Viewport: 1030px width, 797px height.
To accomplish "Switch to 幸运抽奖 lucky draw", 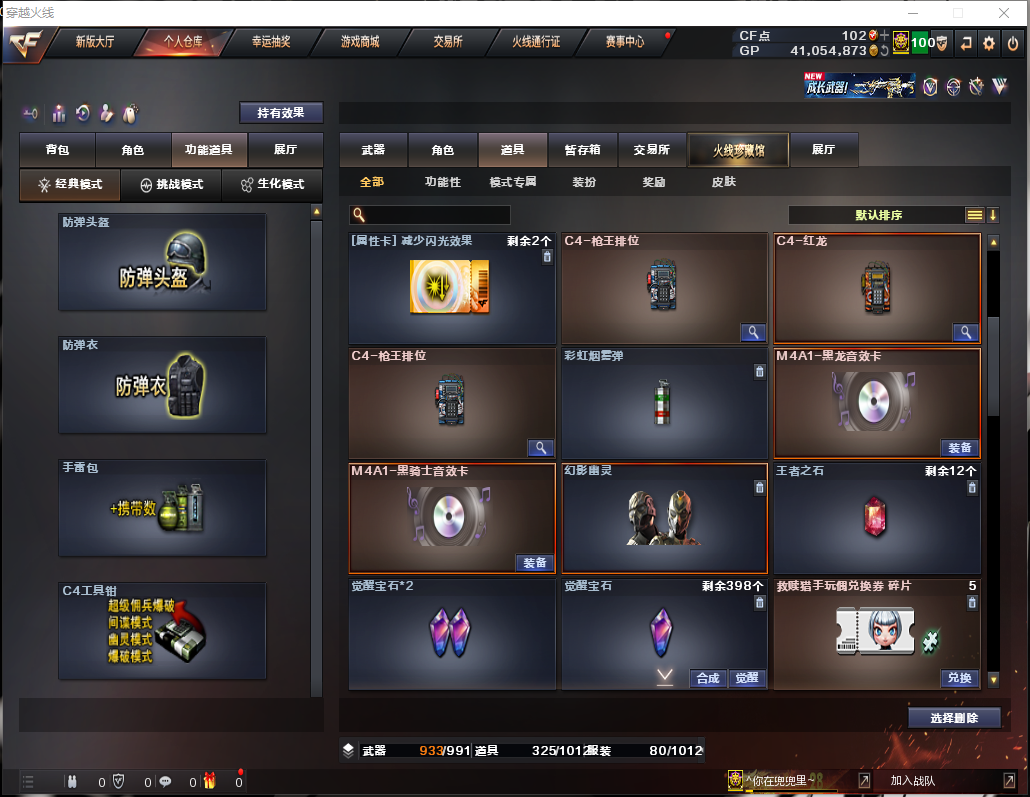I will (270, 42).
